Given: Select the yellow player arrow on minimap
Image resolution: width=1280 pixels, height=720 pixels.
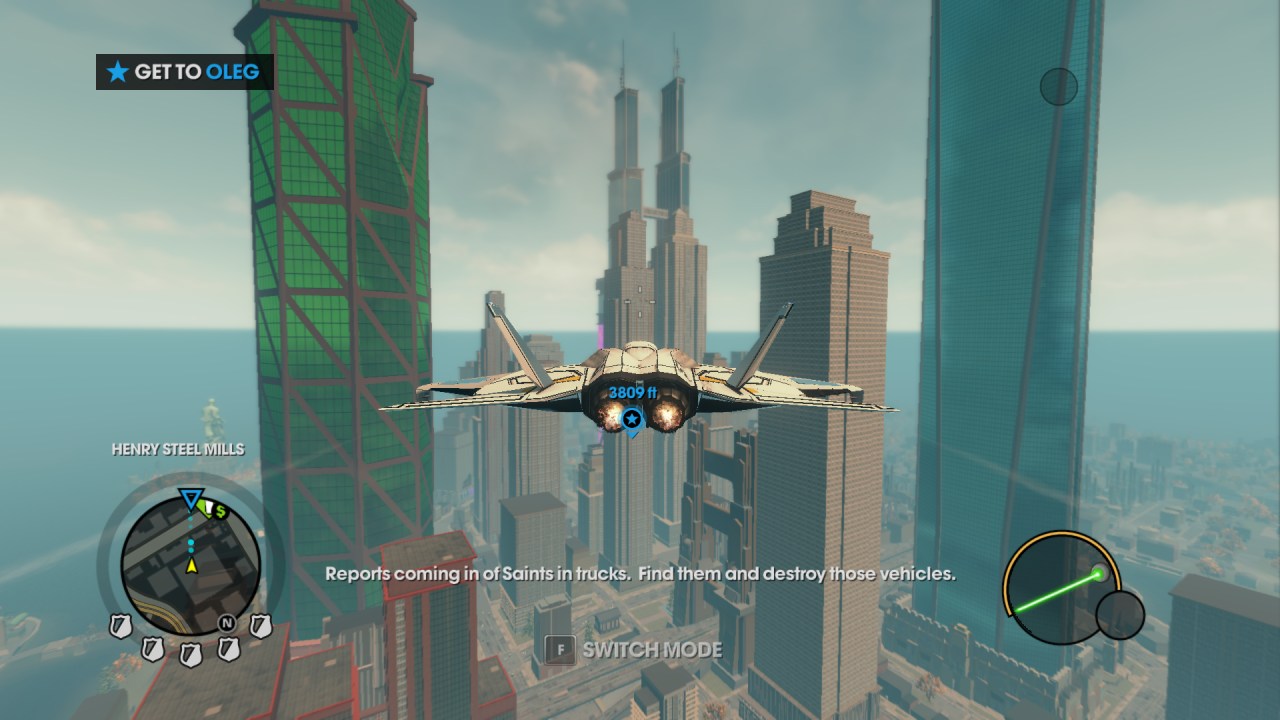Looking at the screenshot, I should (191, 566).
